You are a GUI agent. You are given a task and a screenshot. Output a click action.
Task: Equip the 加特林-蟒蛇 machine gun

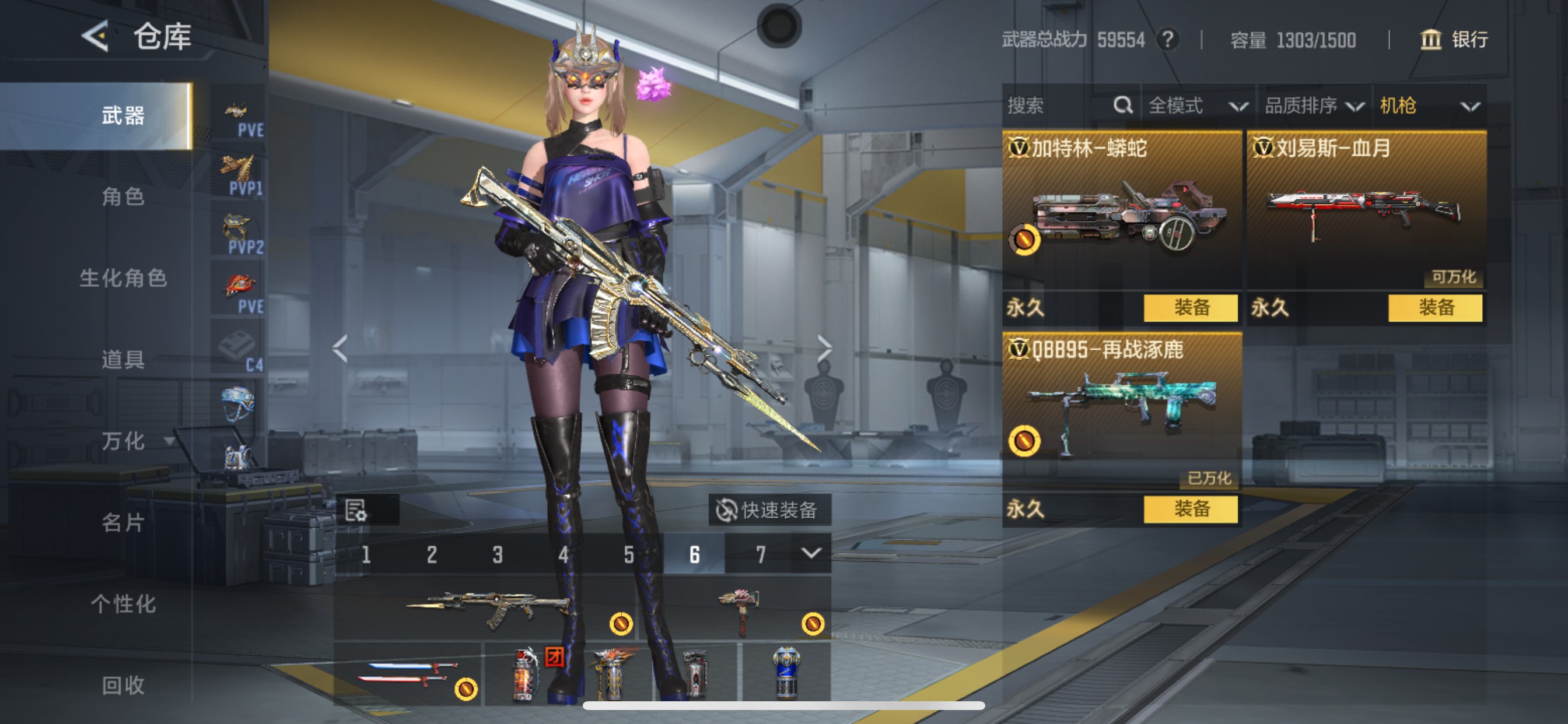coord(1190,308)
